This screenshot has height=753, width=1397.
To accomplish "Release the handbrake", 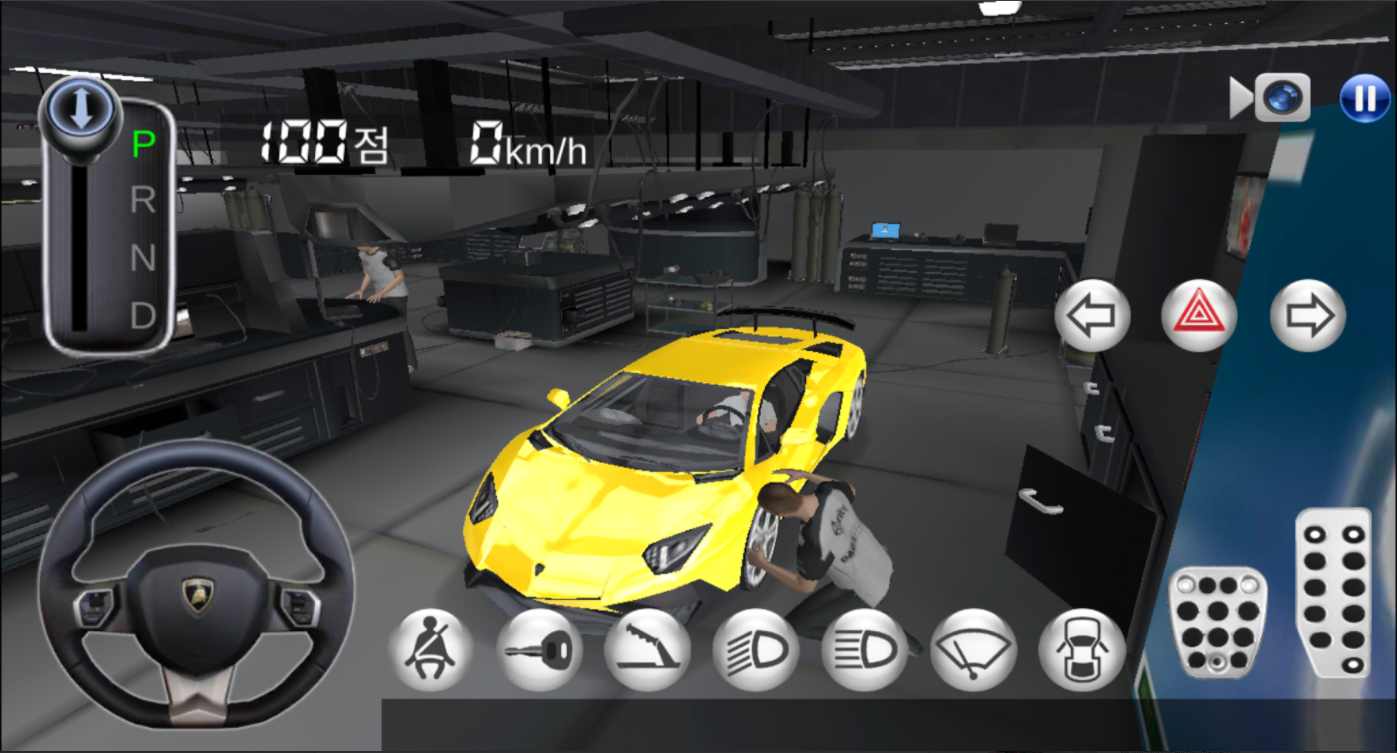I will click(647, 649).
